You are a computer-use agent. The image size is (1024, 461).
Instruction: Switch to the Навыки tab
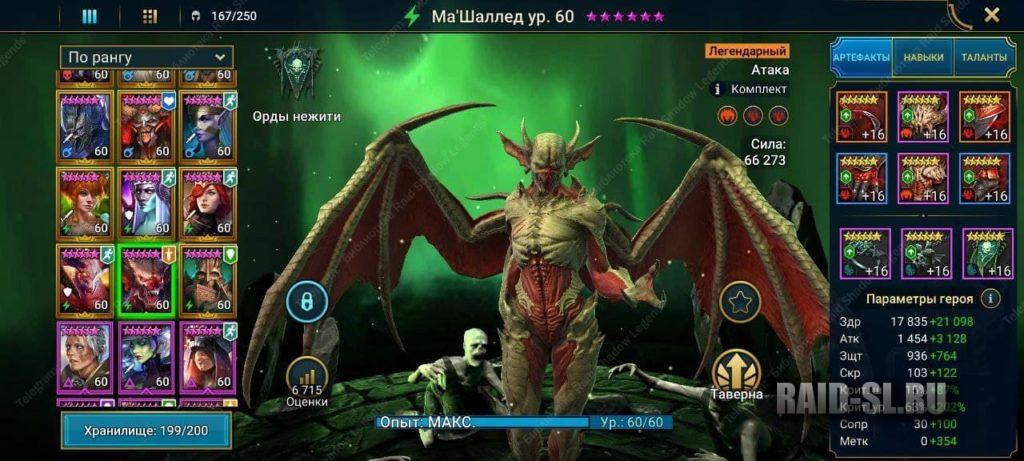pyautogui.click(x=922, y=58)
